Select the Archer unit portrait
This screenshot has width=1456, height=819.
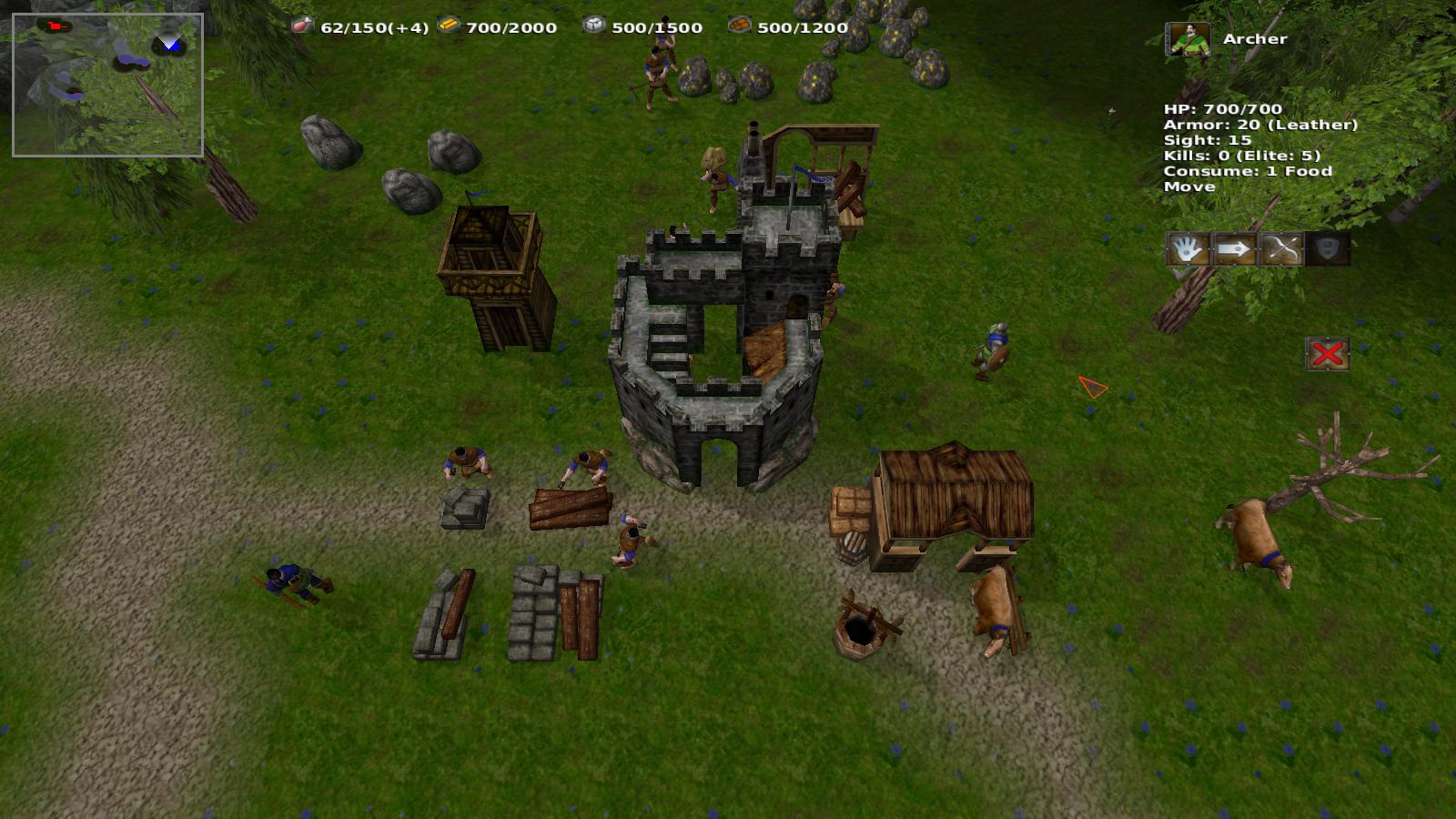coord(1188,40)
